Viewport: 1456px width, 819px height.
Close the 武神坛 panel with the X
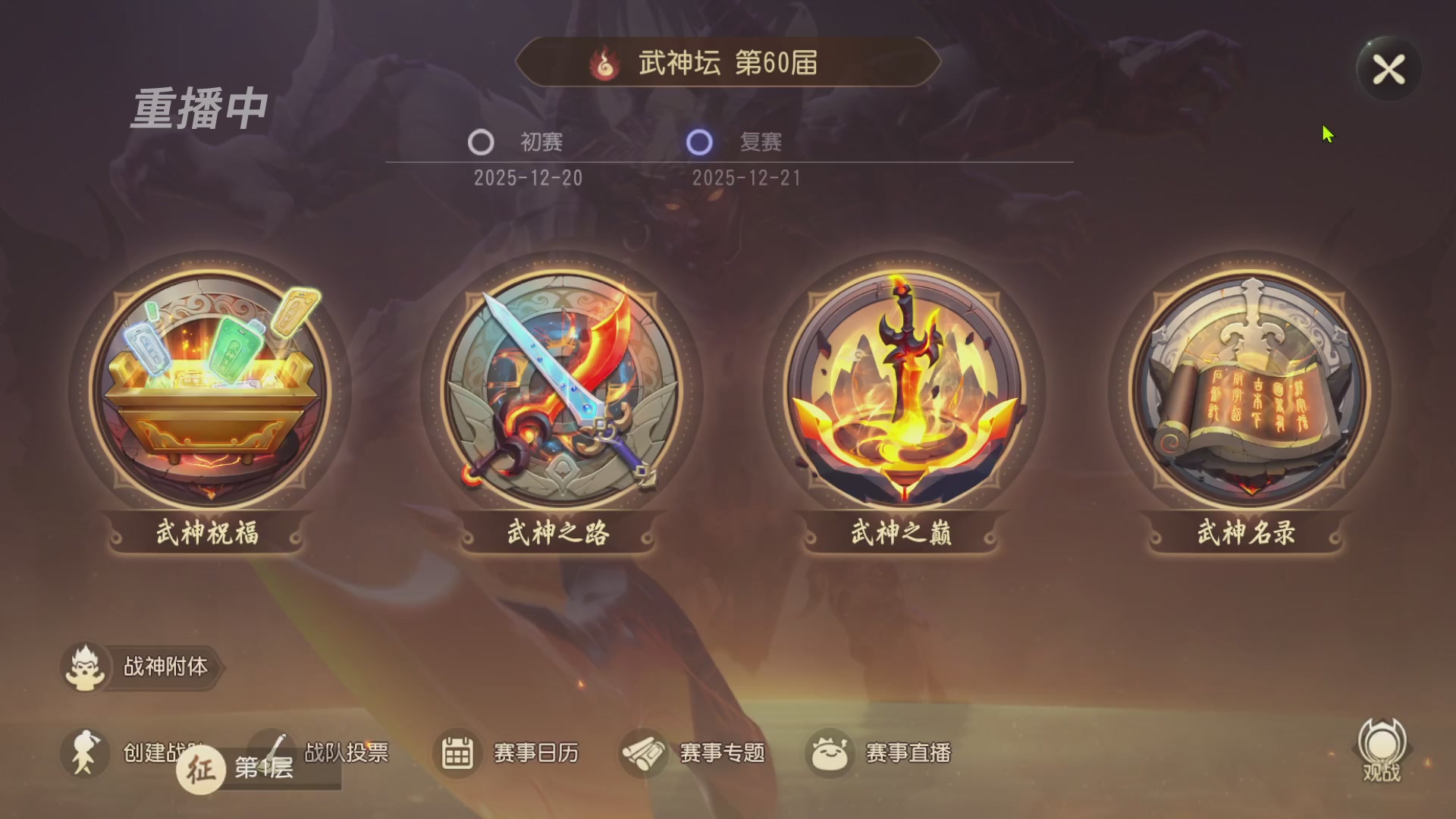pos(1389,69)
